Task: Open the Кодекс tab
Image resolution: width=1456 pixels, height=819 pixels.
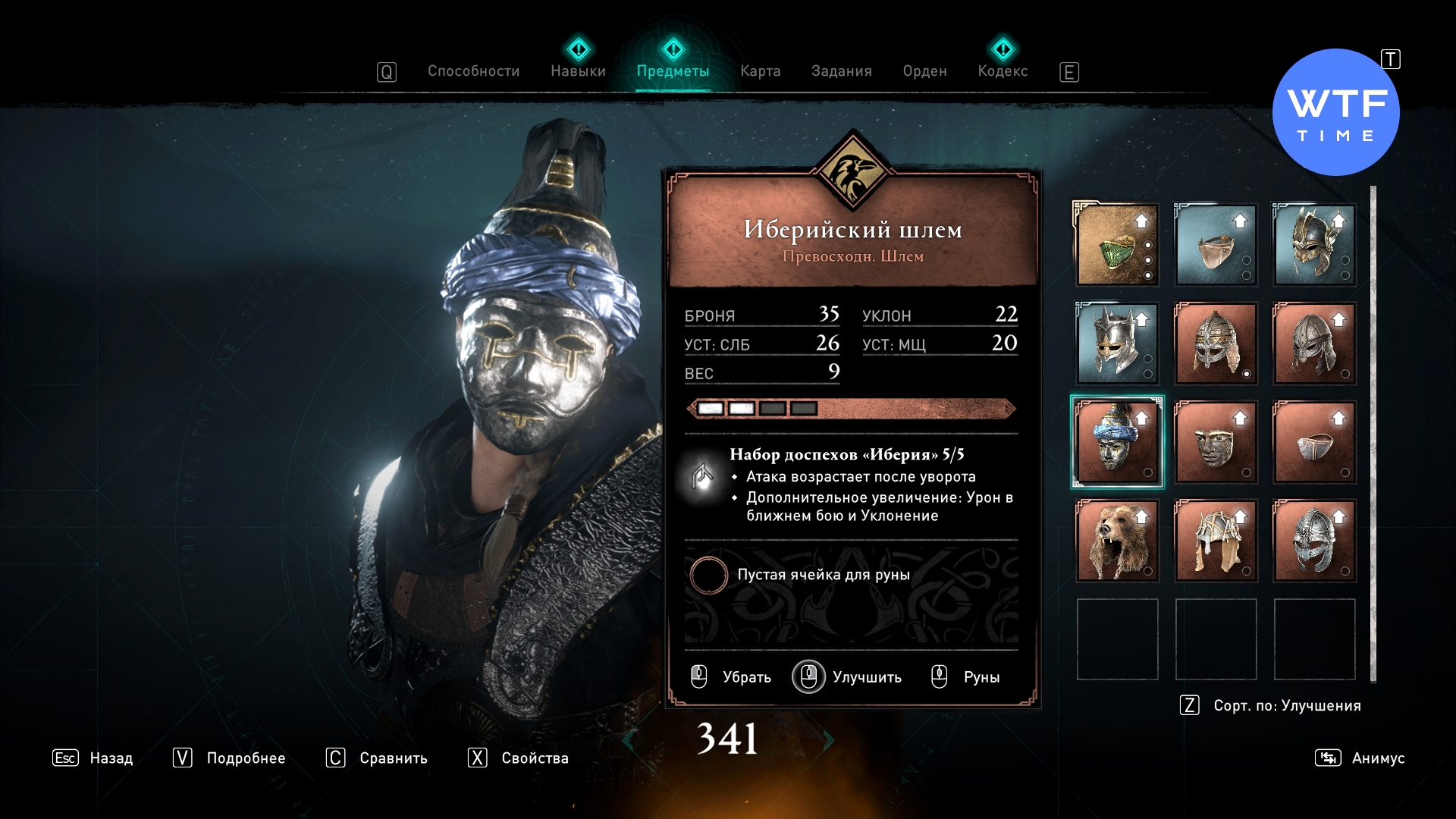Action: (x=1003, y=71)
